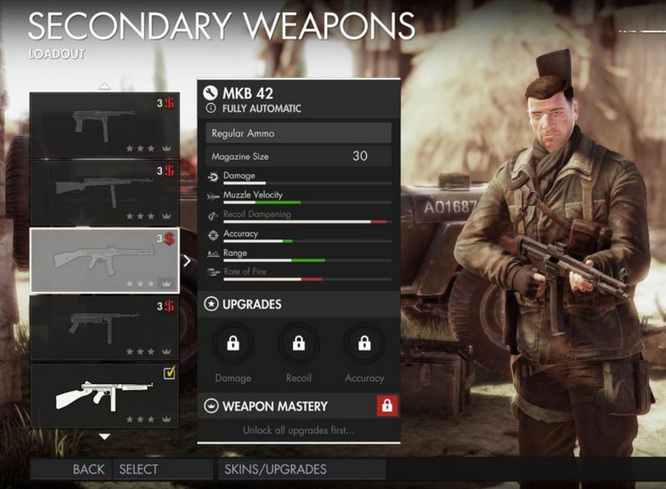The width and height of the screenshot is (666, 489).
Task: Confirm the weapon with SELECT
Action: (139, 469)
